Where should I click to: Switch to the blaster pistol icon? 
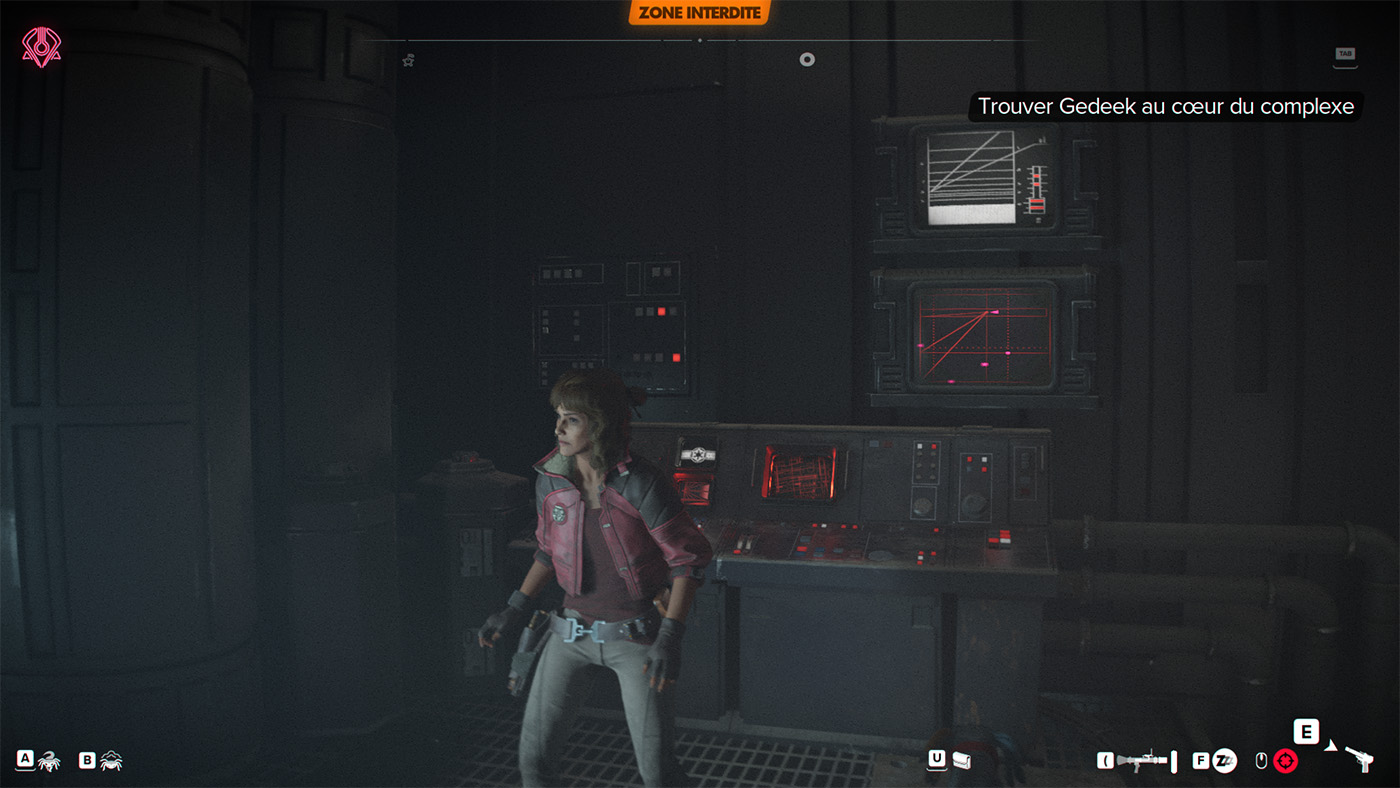coord(1358,758)
